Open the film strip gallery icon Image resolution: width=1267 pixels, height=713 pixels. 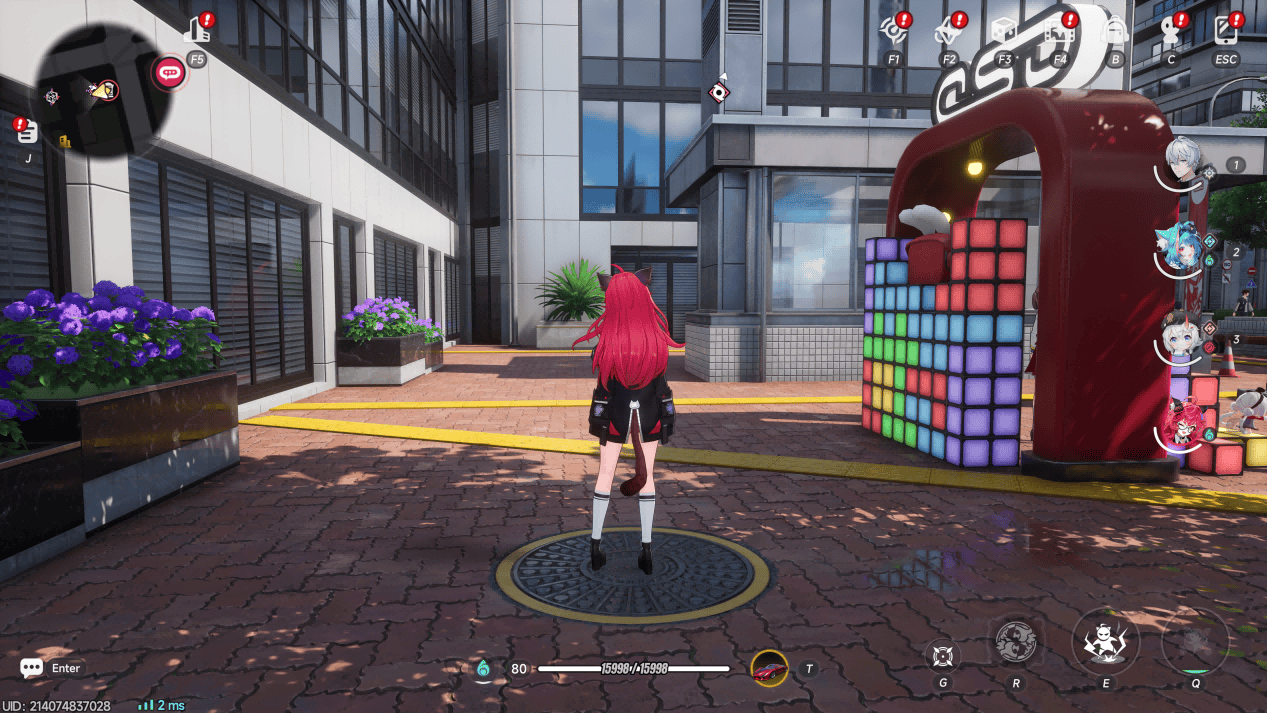(x=1060, y=32)
